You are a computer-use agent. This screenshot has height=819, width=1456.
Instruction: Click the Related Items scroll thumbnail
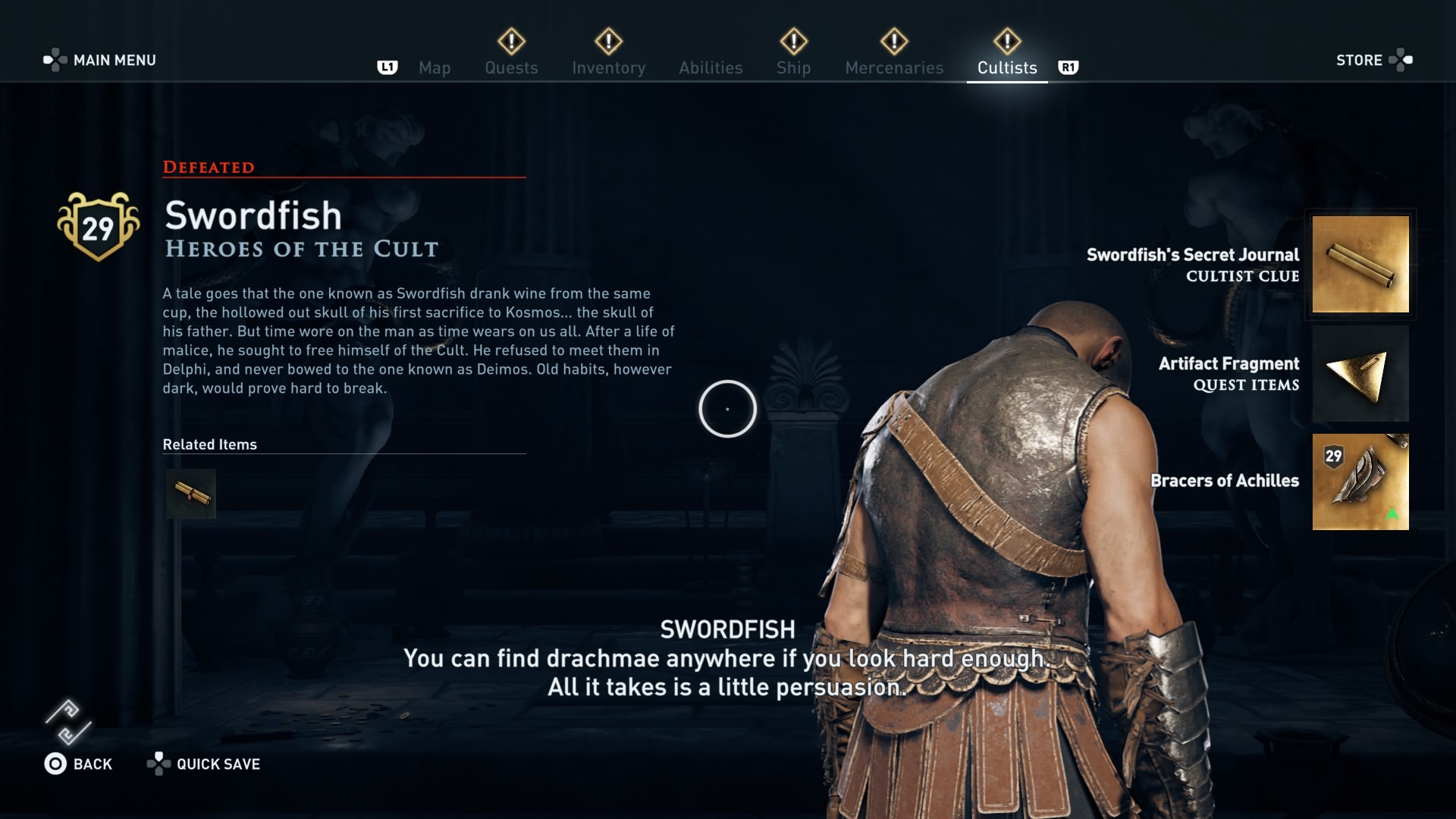[x=190, y=493]
